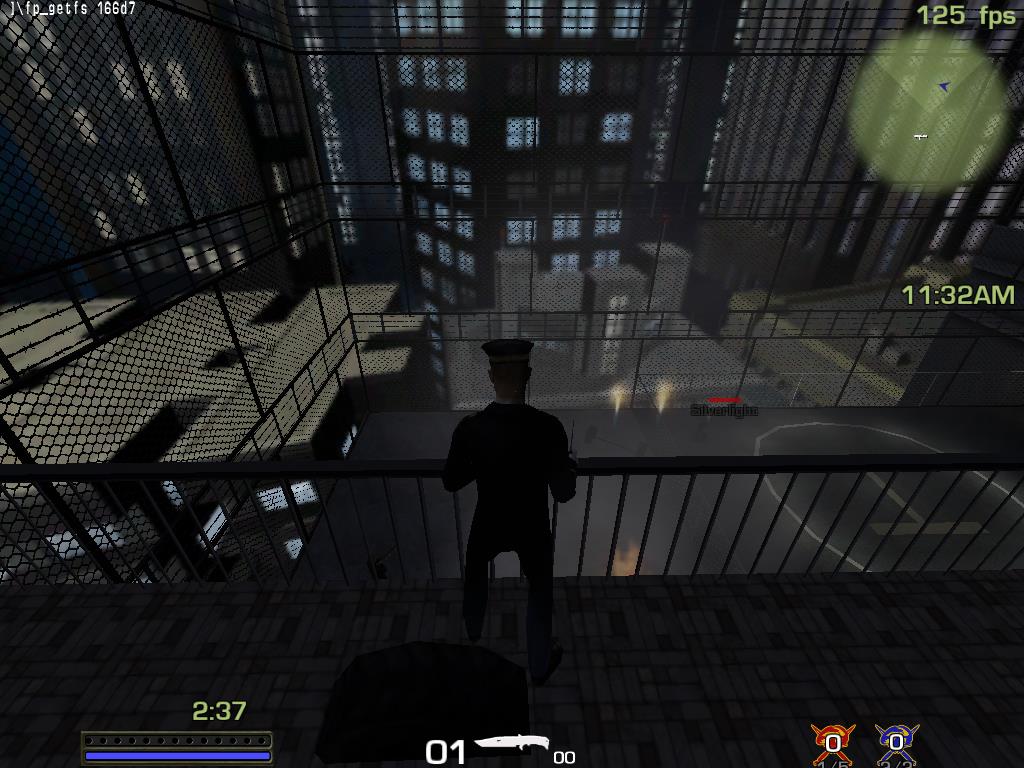This screenshot has width=1024, height=768.
Task: Click the blue team score emblem
Action: 896,742
